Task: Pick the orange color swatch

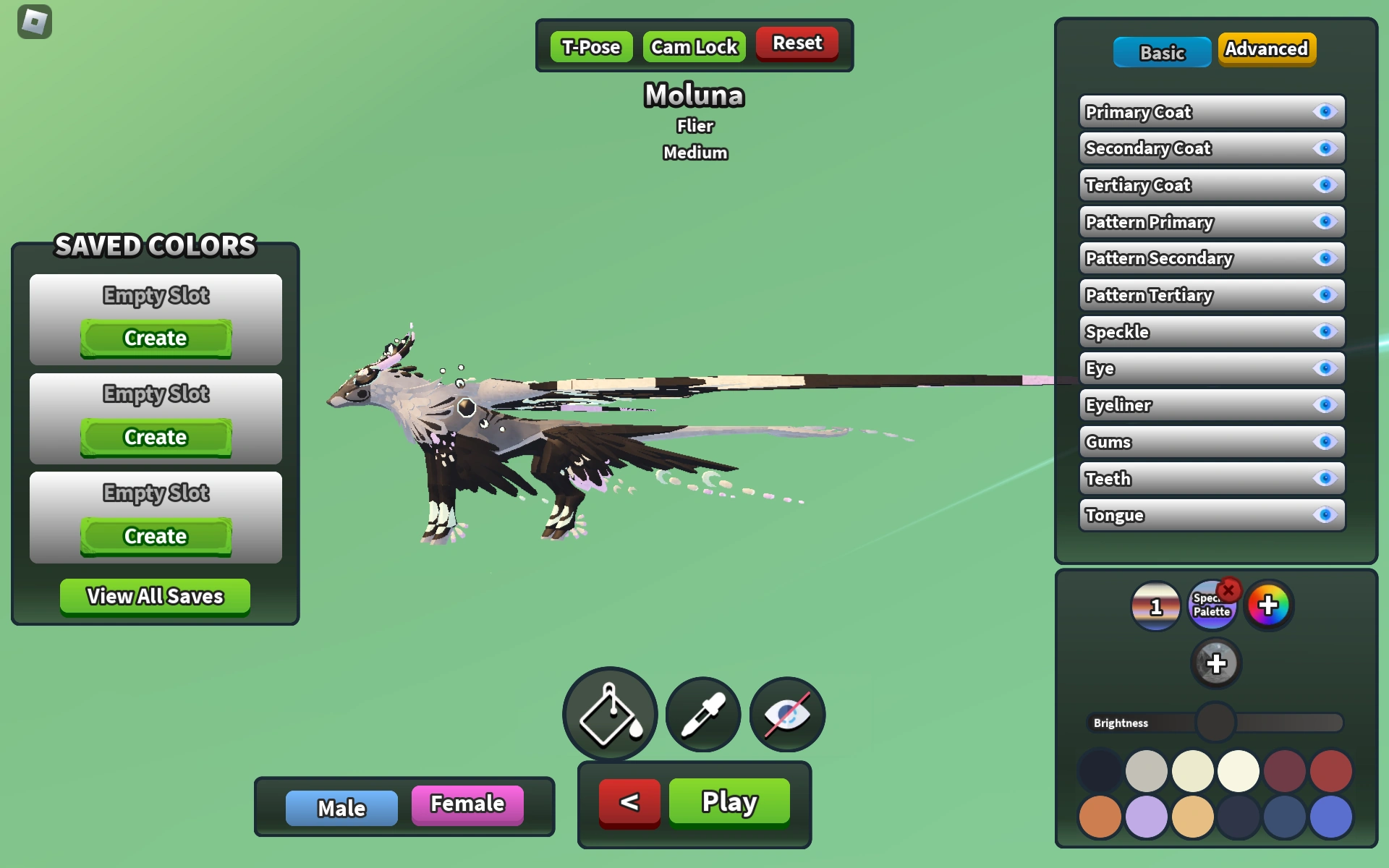Action: (x=1099, y=817)
